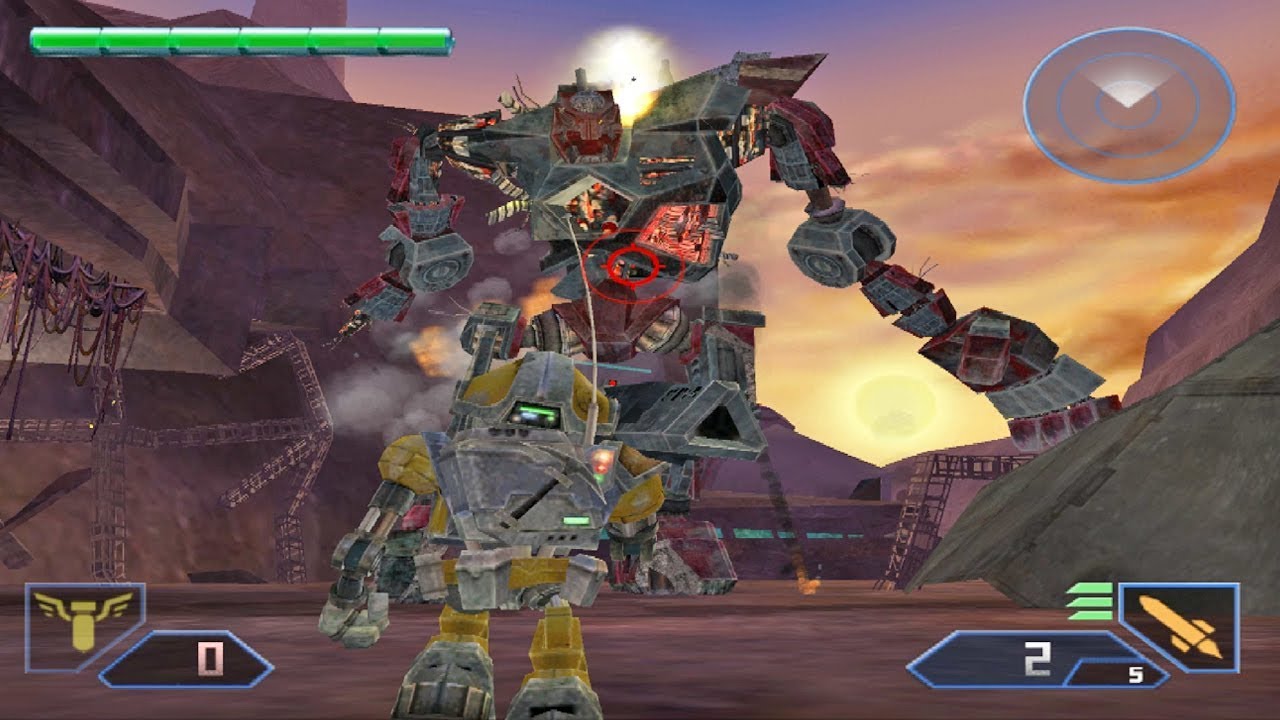
Task: Click the rocket missile weapon icon
Action: pyautogui.click(x=1181, y=626)
